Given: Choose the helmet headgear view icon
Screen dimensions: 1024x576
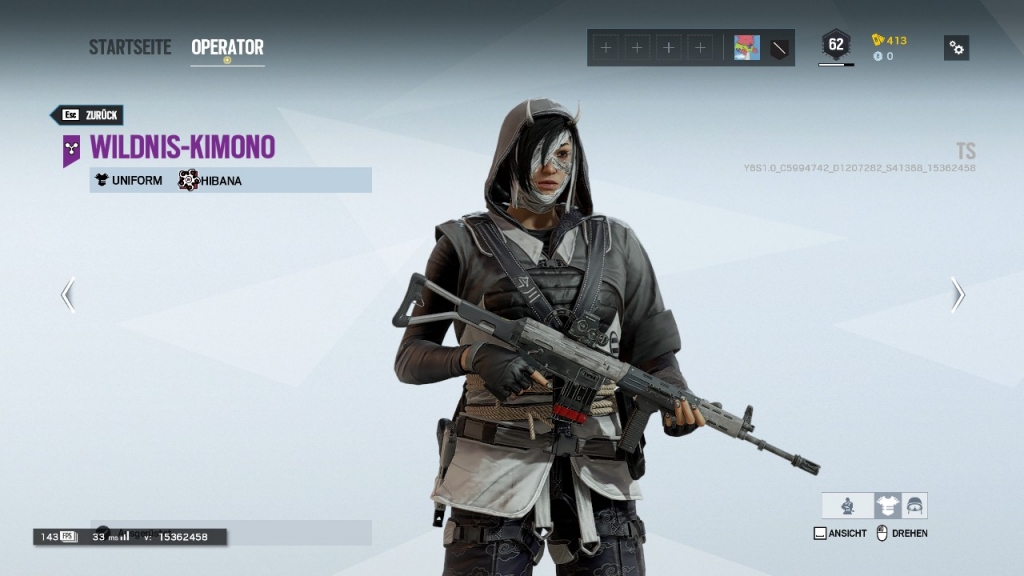Looking at the screenshot, I should click(914, 506).
